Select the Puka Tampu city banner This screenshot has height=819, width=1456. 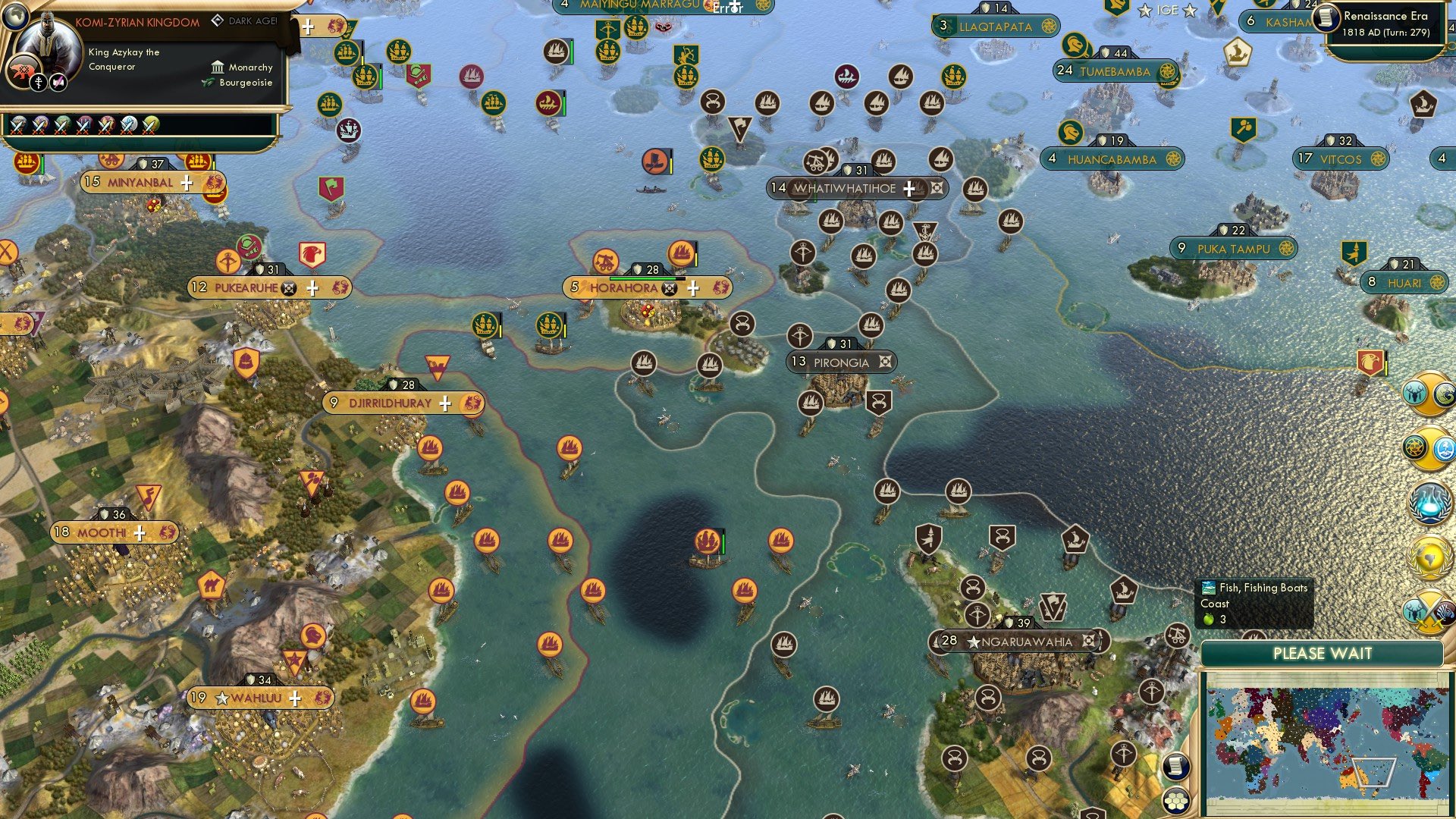1233,249
